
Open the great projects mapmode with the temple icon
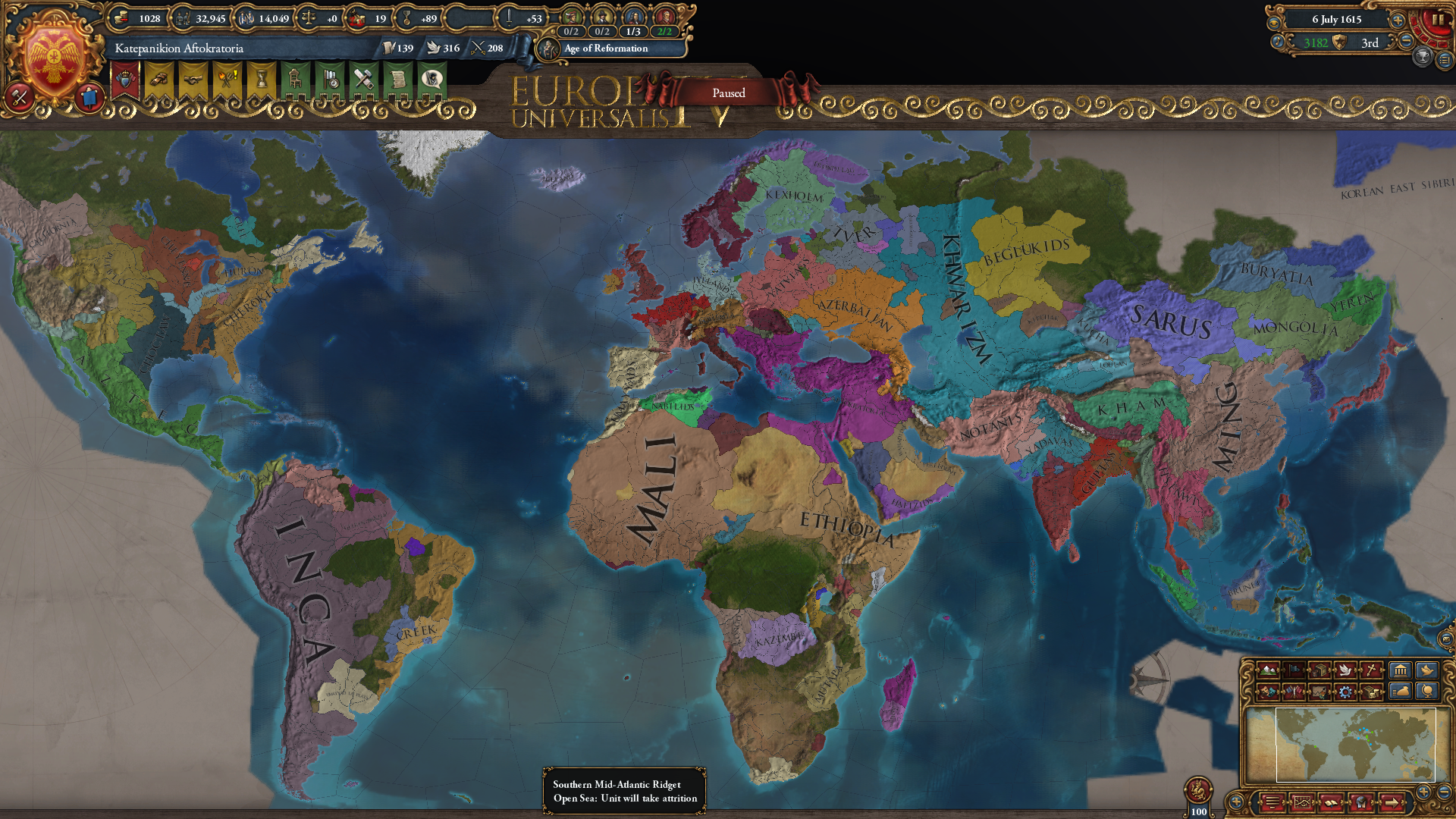pos(1401,671)
